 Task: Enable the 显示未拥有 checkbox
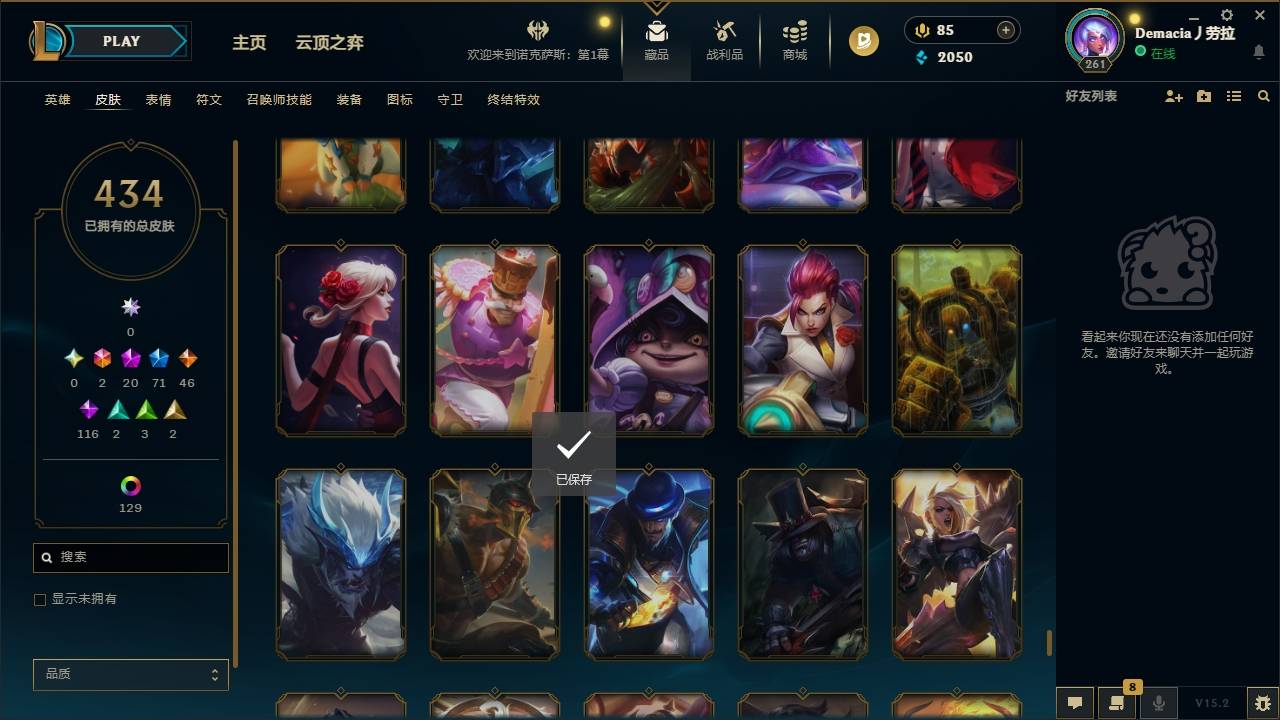tap(40, 599)
